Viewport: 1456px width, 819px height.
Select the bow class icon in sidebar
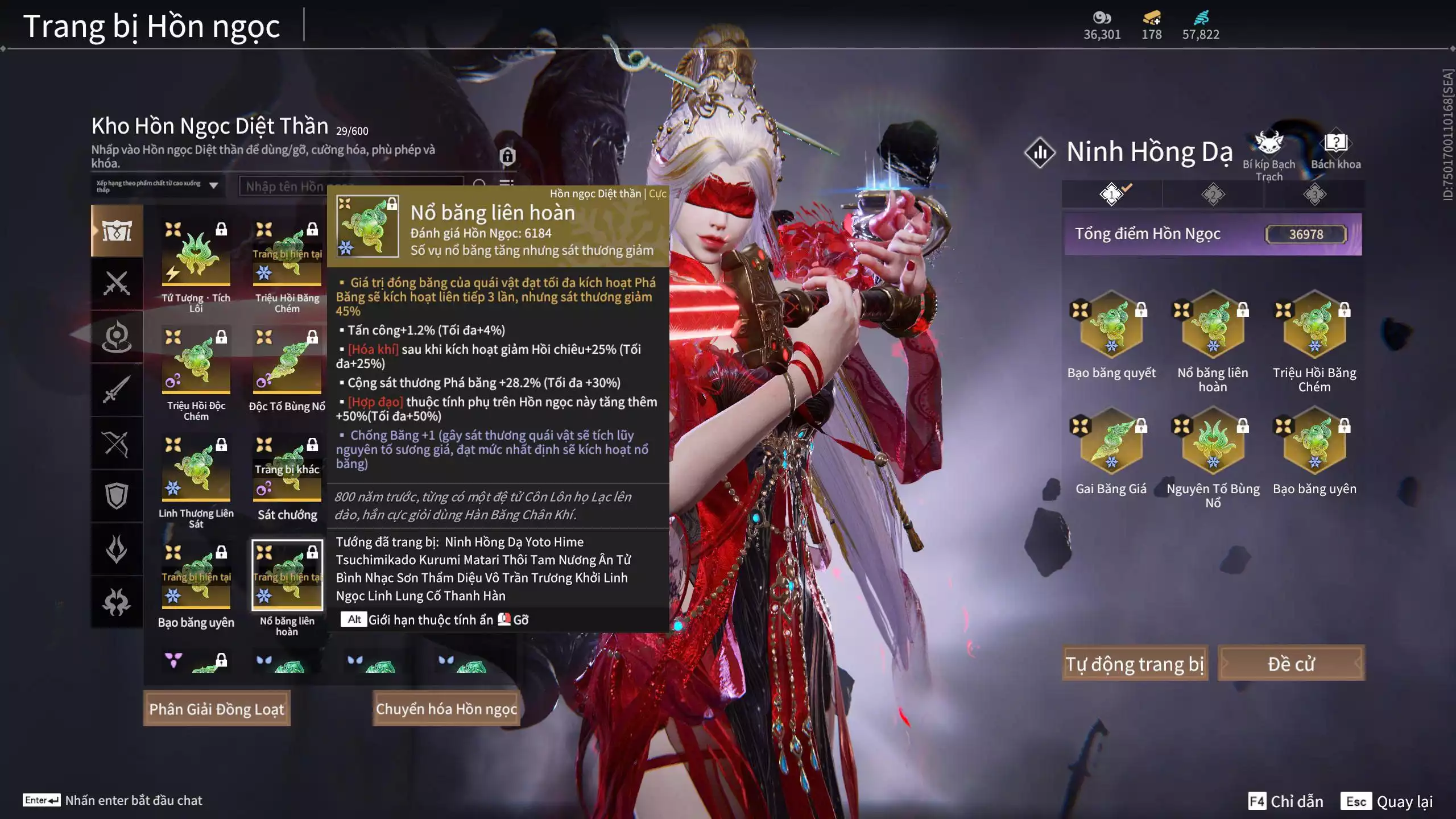click(x=117, y=444)
